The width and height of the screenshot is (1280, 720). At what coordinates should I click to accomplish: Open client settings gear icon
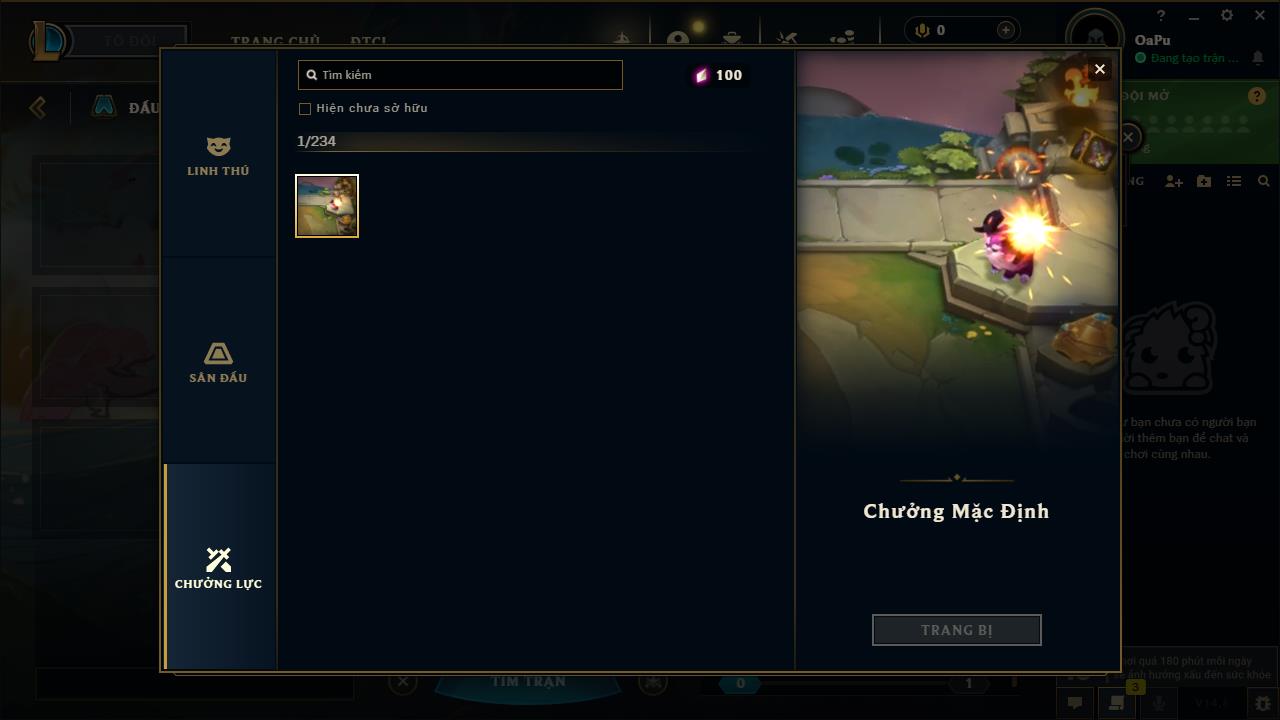pos(1227,16)
